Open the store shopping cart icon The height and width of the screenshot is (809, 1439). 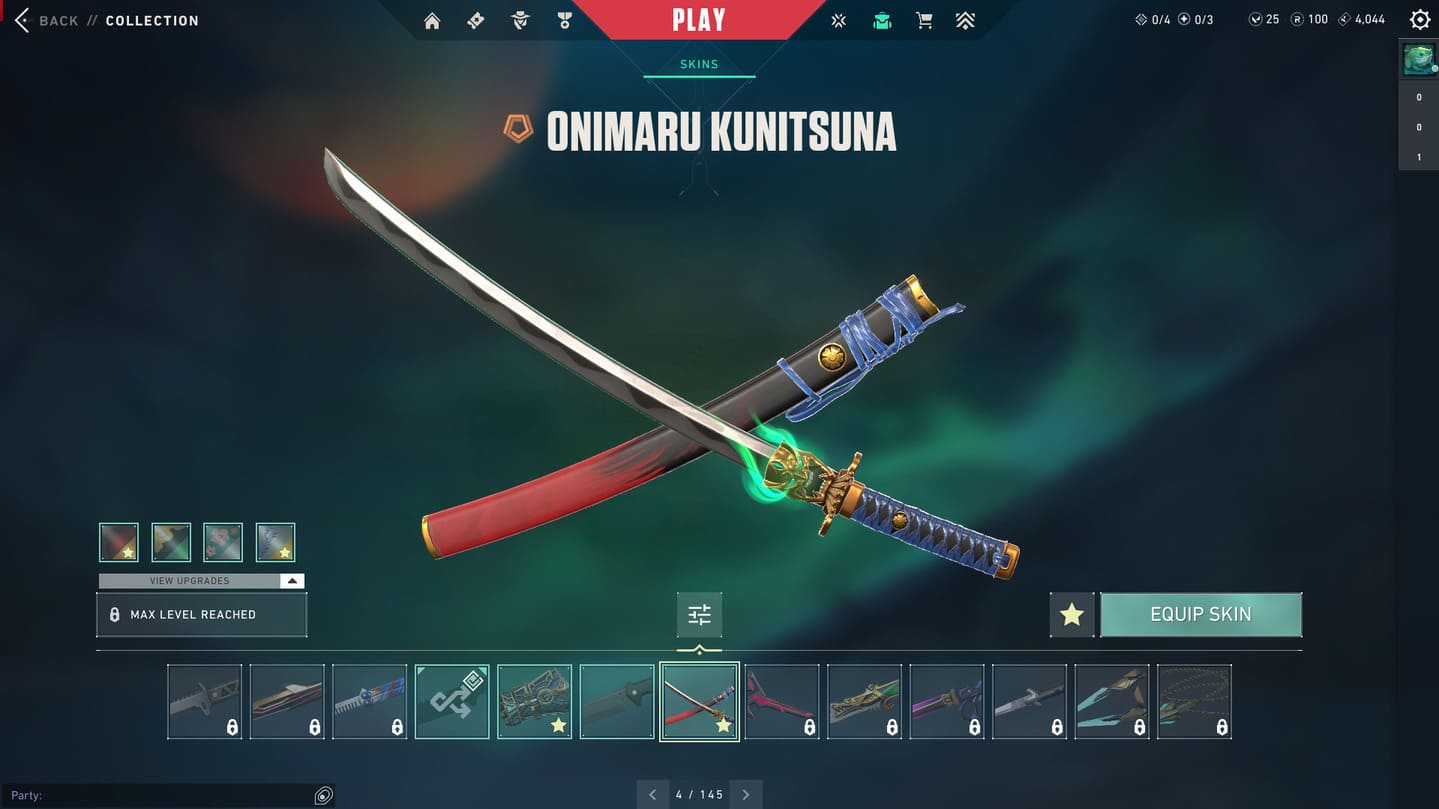[x=924, y=21]
